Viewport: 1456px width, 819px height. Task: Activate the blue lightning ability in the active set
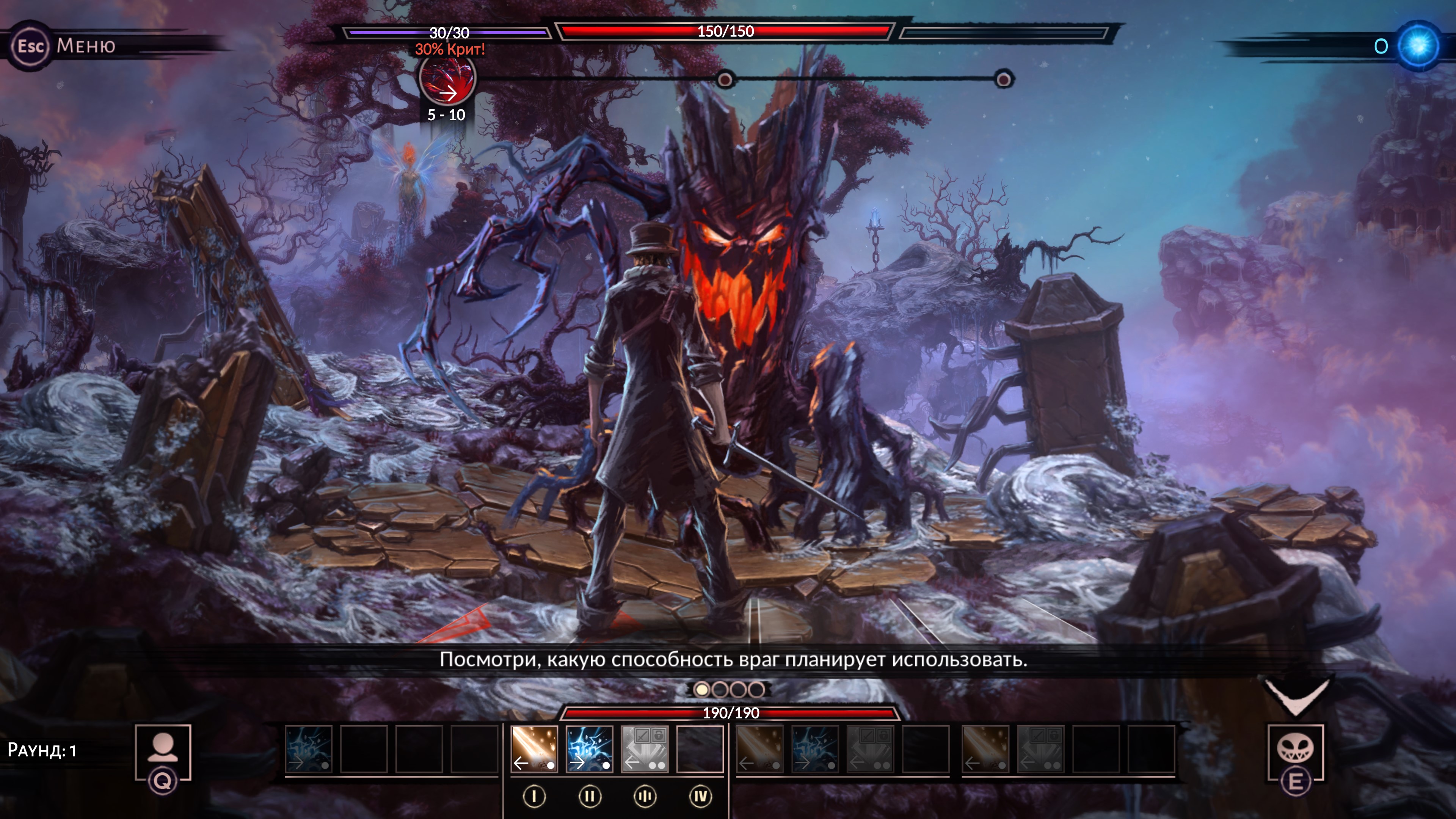pos(589,749)
